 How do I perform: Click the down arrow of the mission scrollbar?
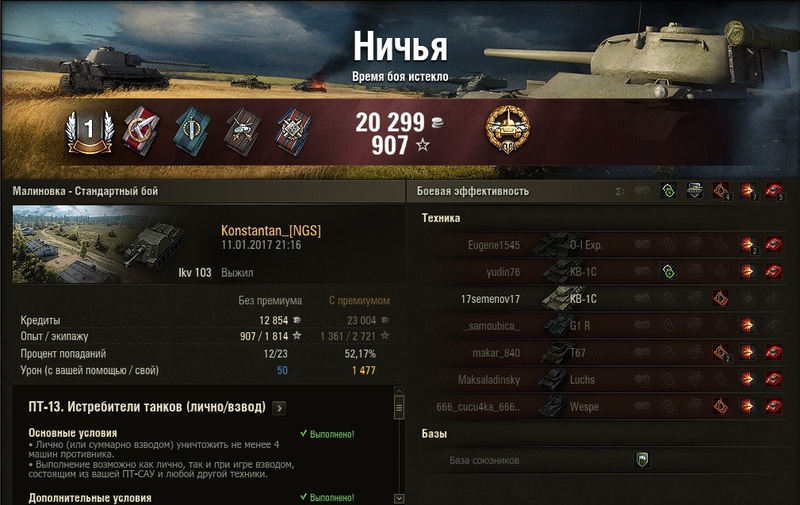[x=399, y=497]
